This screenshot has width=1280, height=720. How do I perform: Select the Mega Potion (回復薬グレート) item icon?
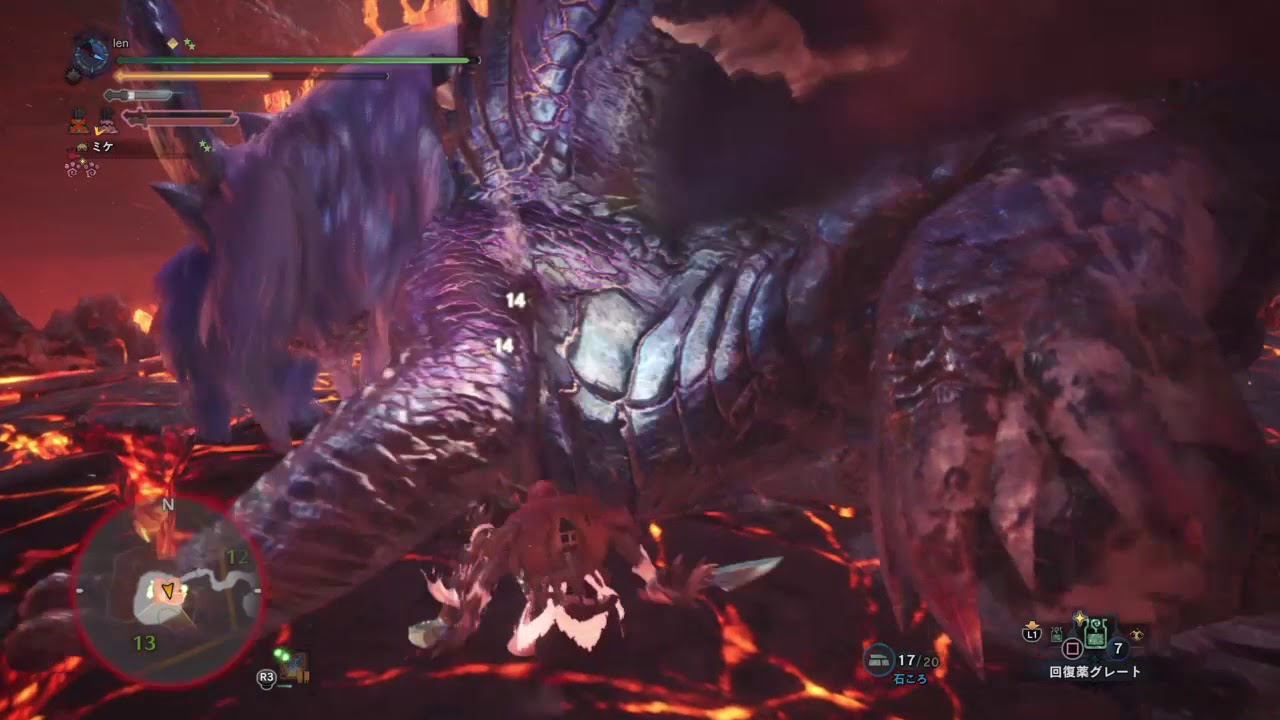(1096, 634)
